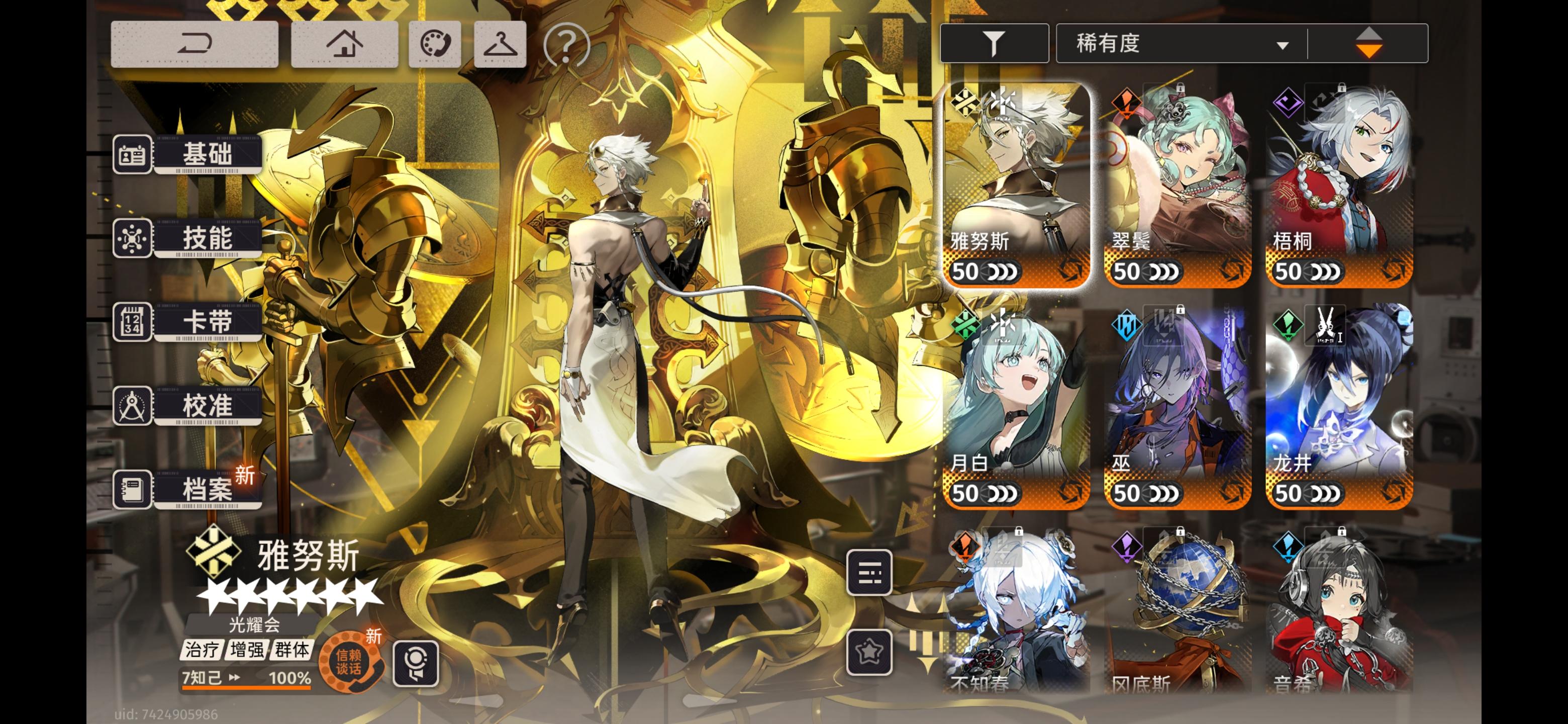This screenshot has height=724, width=1568.
Task: Open the 稀有度 rarity dropdown
Action: (x=1178, y=42)
